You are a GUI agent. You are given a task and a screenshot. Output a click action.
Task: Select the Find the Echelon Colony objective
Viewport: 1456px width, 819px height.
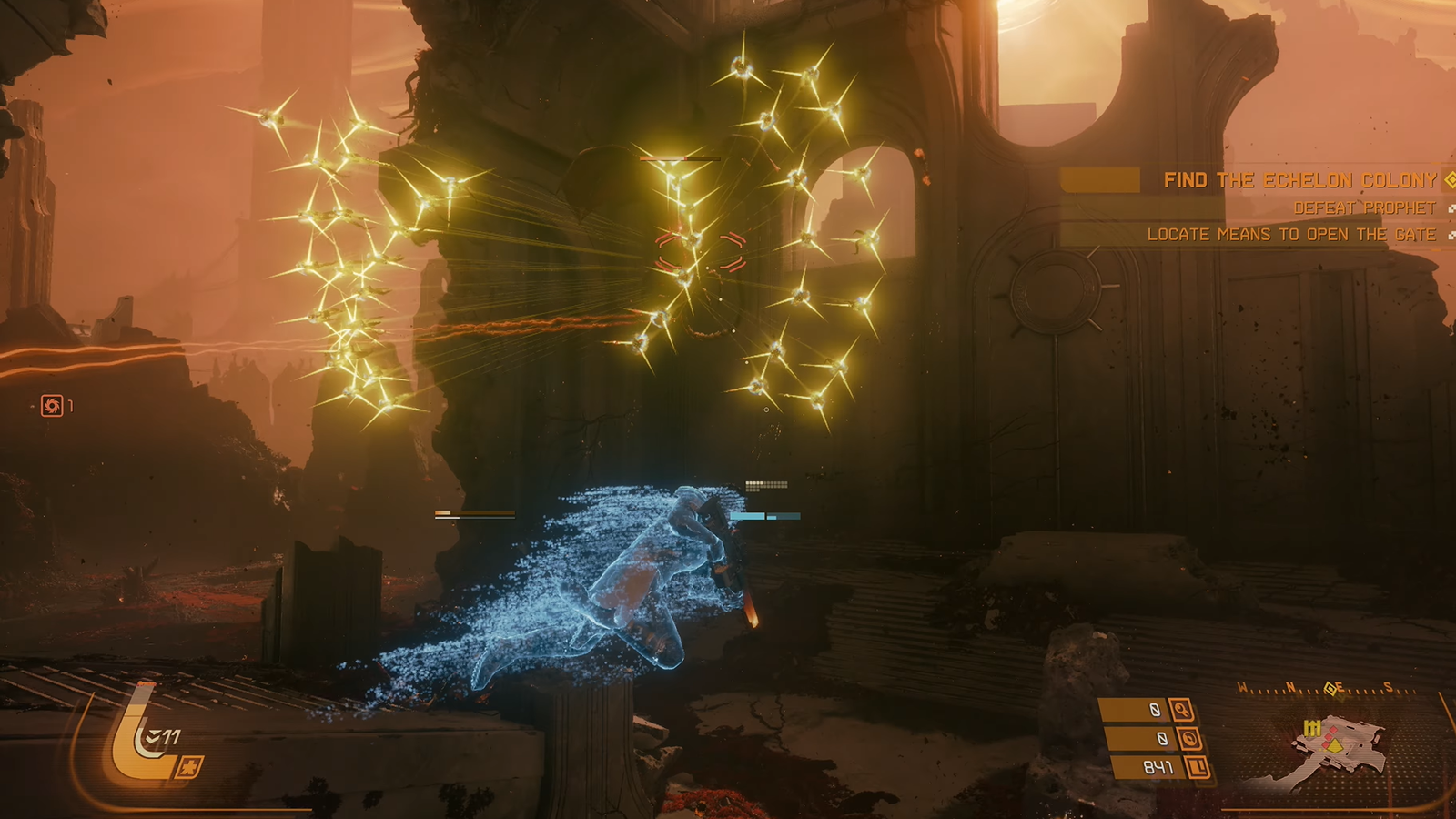[x=1299, y=180]
